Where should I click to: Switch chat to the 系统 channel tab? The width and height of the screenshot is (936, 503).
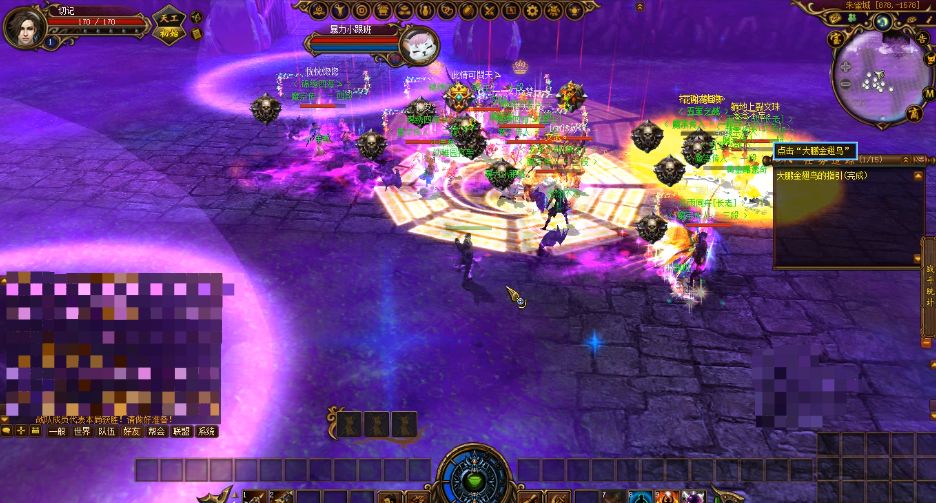(207, 431)
